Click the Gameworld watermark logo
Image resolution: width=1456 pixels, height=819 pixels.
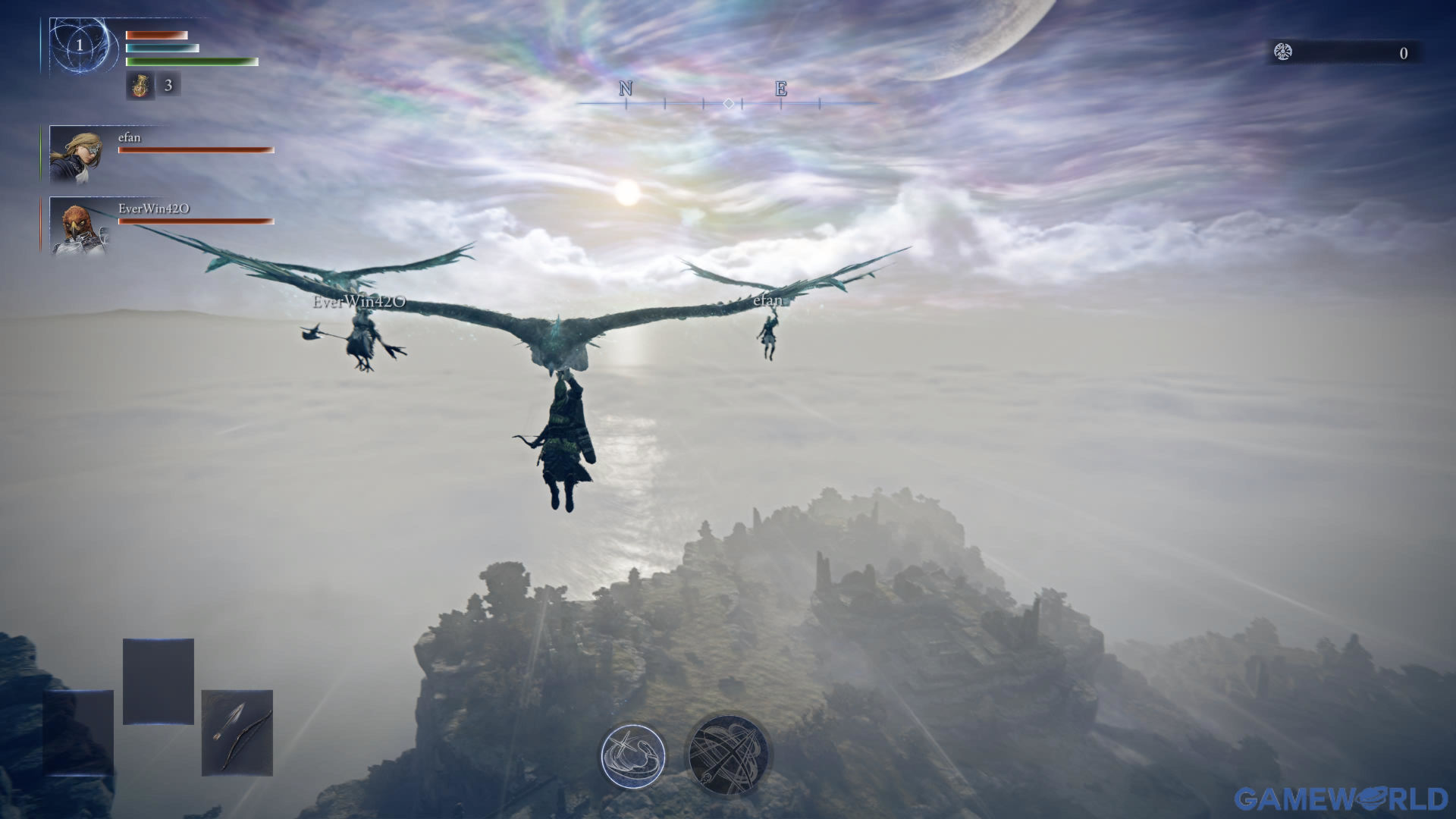pos(1340,799)
